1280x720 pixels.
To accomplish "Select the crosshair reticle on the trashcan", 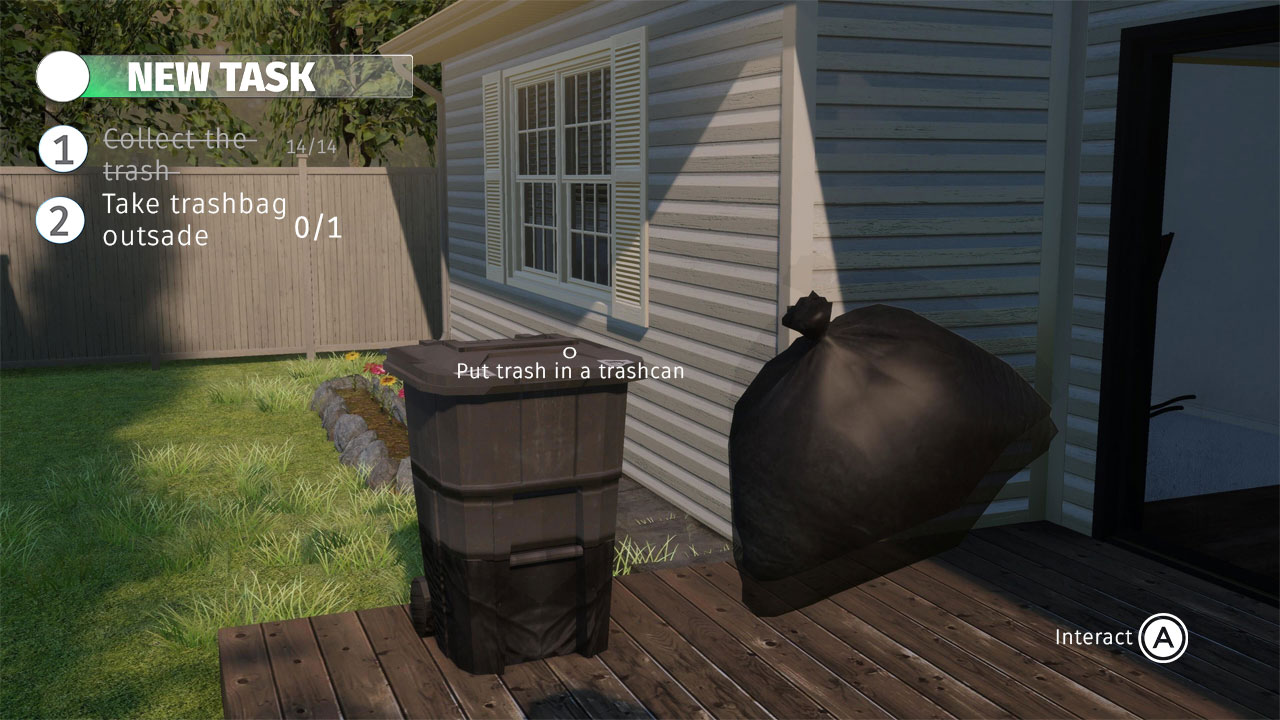I will click(569, 352).
